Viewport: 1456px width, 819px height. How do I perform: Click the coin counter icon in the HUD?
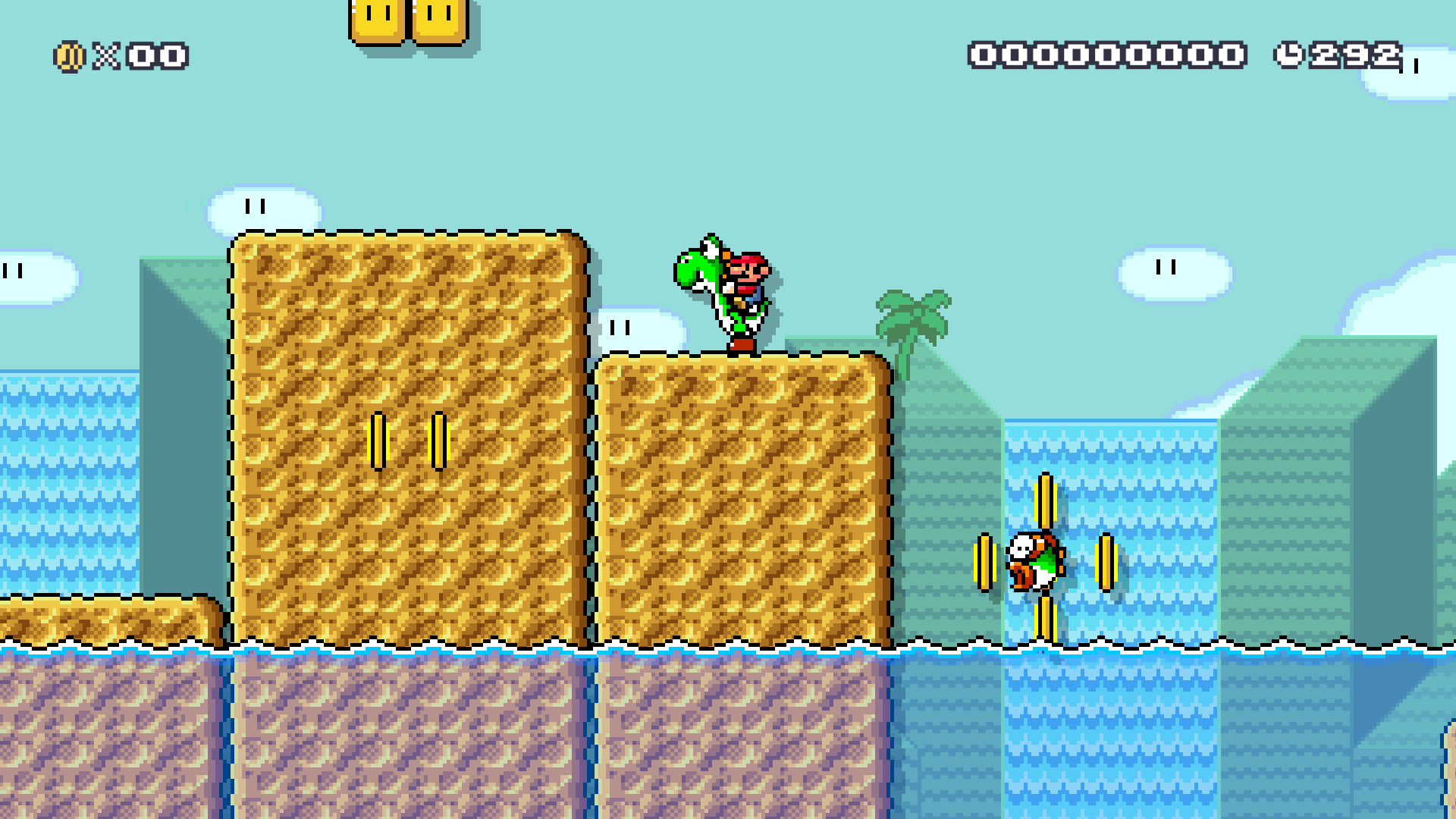click(x=68, y=55)
